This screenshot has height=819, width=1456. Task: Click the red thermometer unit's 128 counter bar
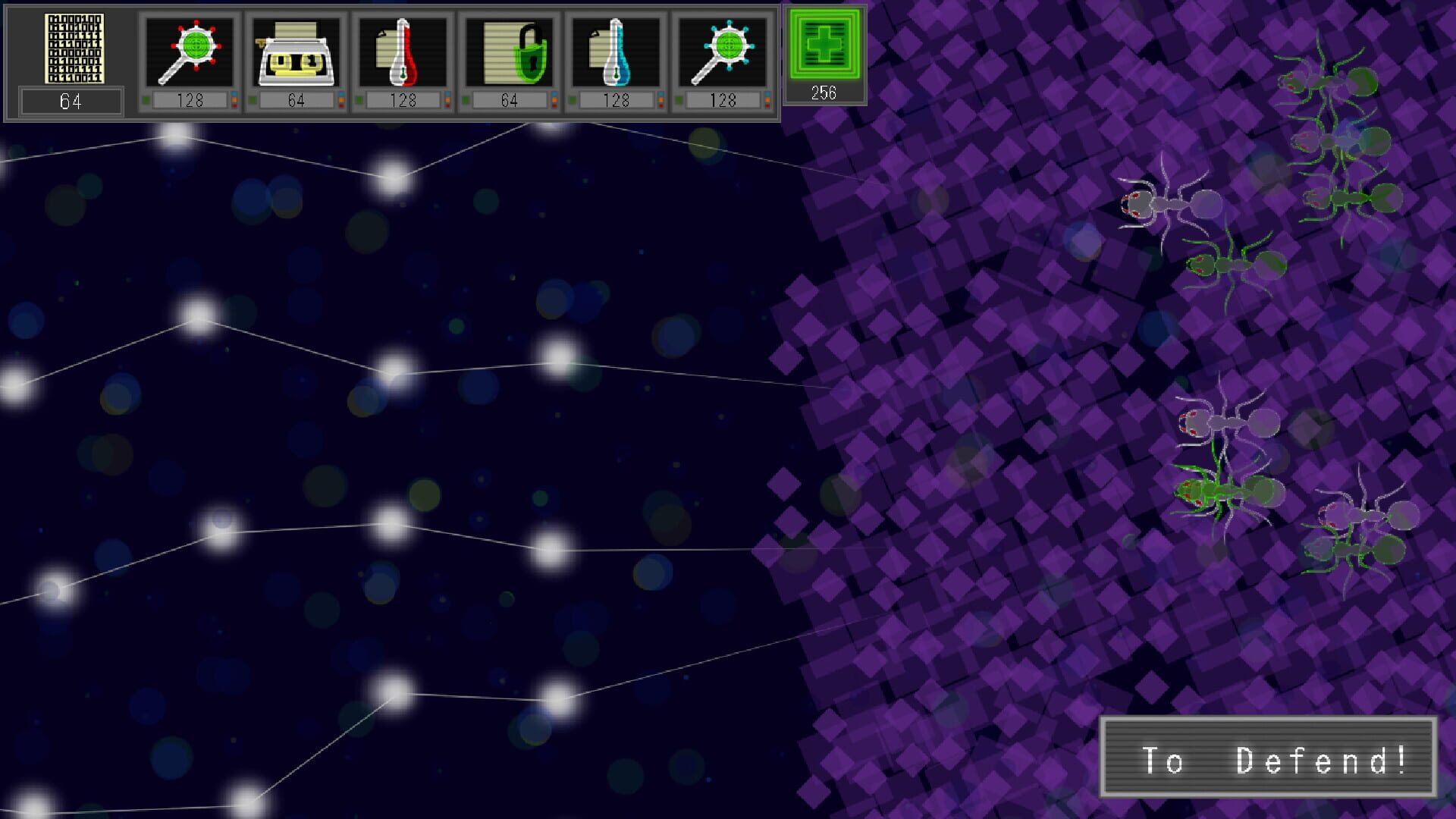tap(404, 98)
